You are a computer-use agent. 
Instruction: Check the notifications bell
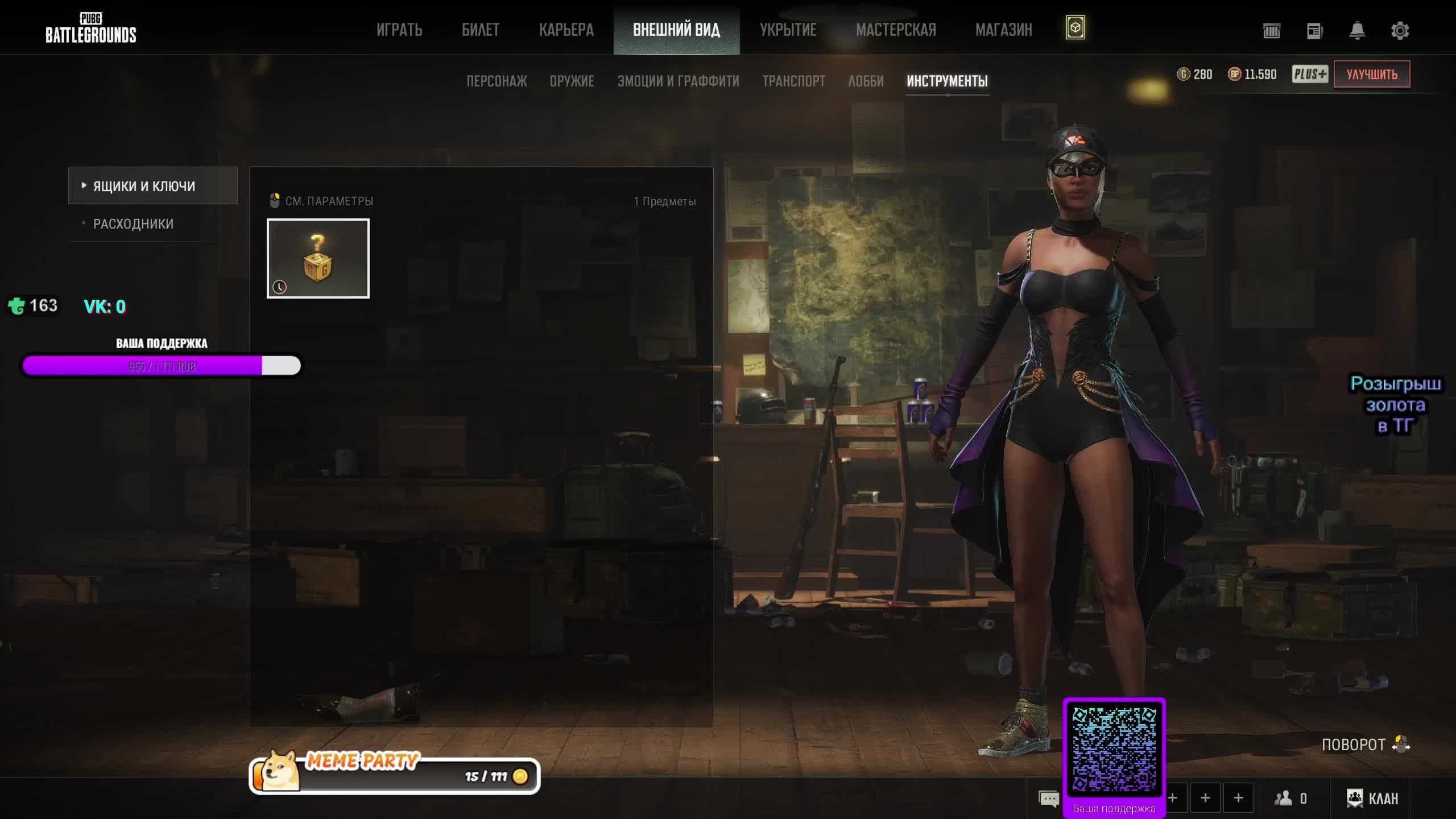tap(1357, 31)
